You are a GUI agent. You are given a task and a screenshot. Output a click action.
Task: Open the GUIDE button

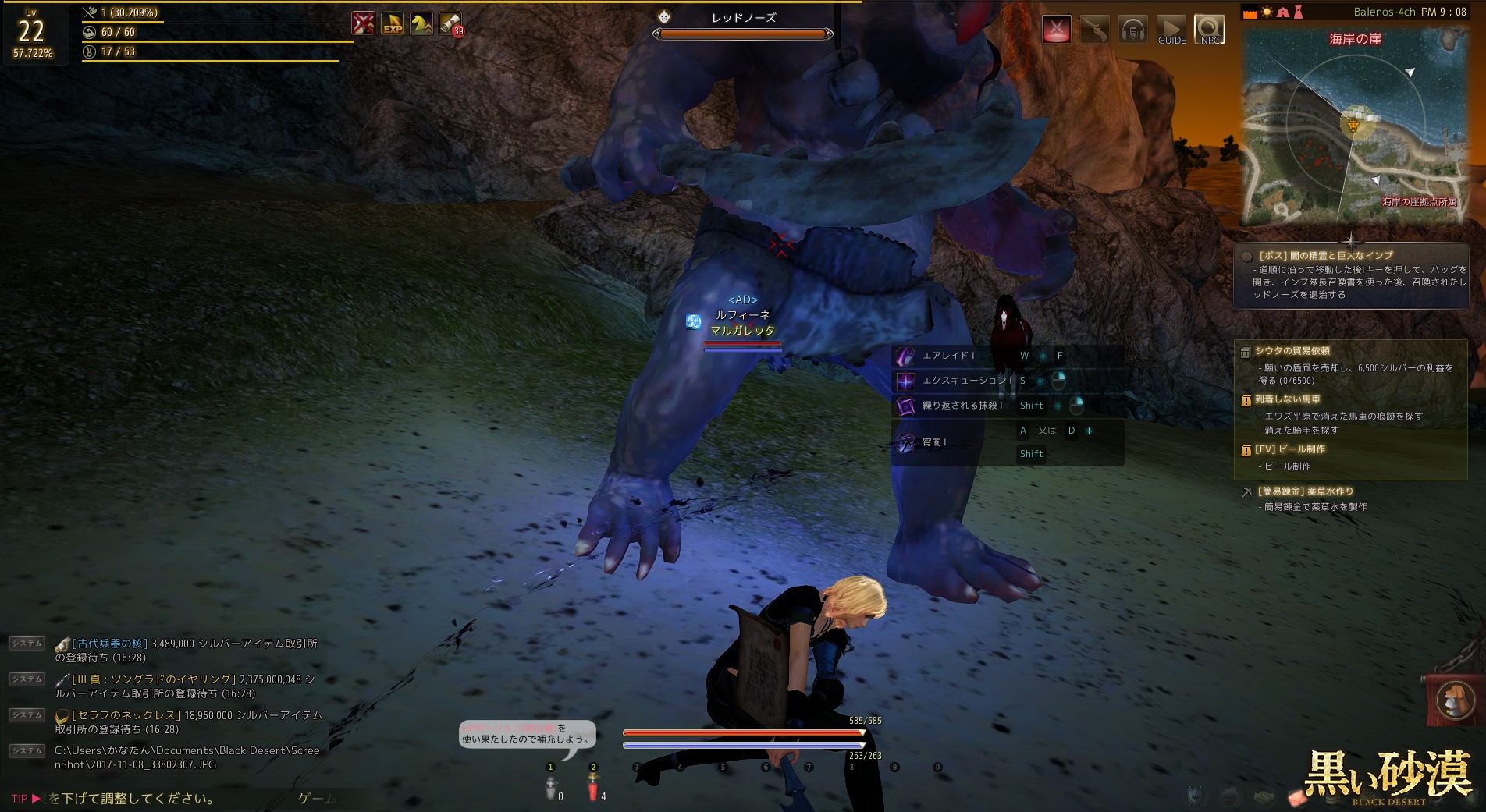point(1171,30)
